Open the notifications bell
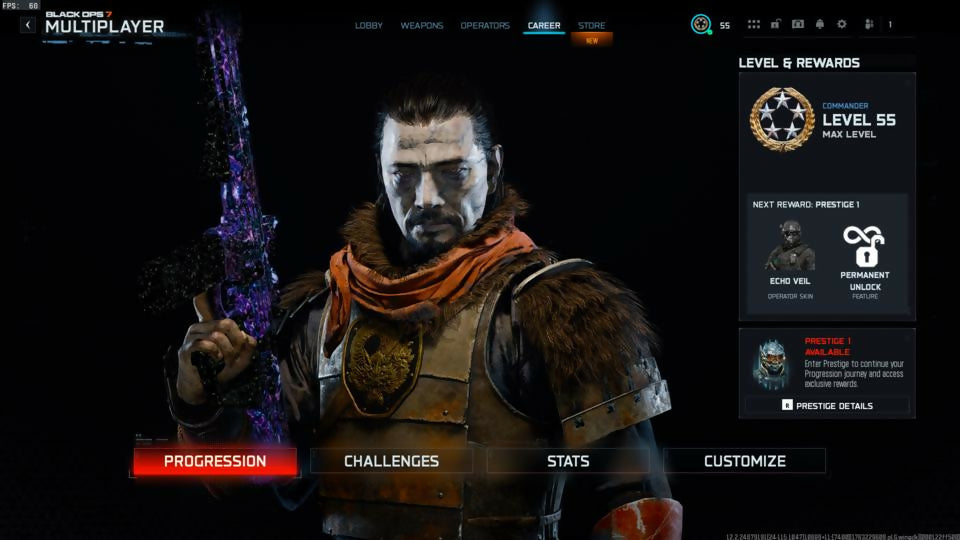This screenshot has width=960, height=540. point(820,25)
